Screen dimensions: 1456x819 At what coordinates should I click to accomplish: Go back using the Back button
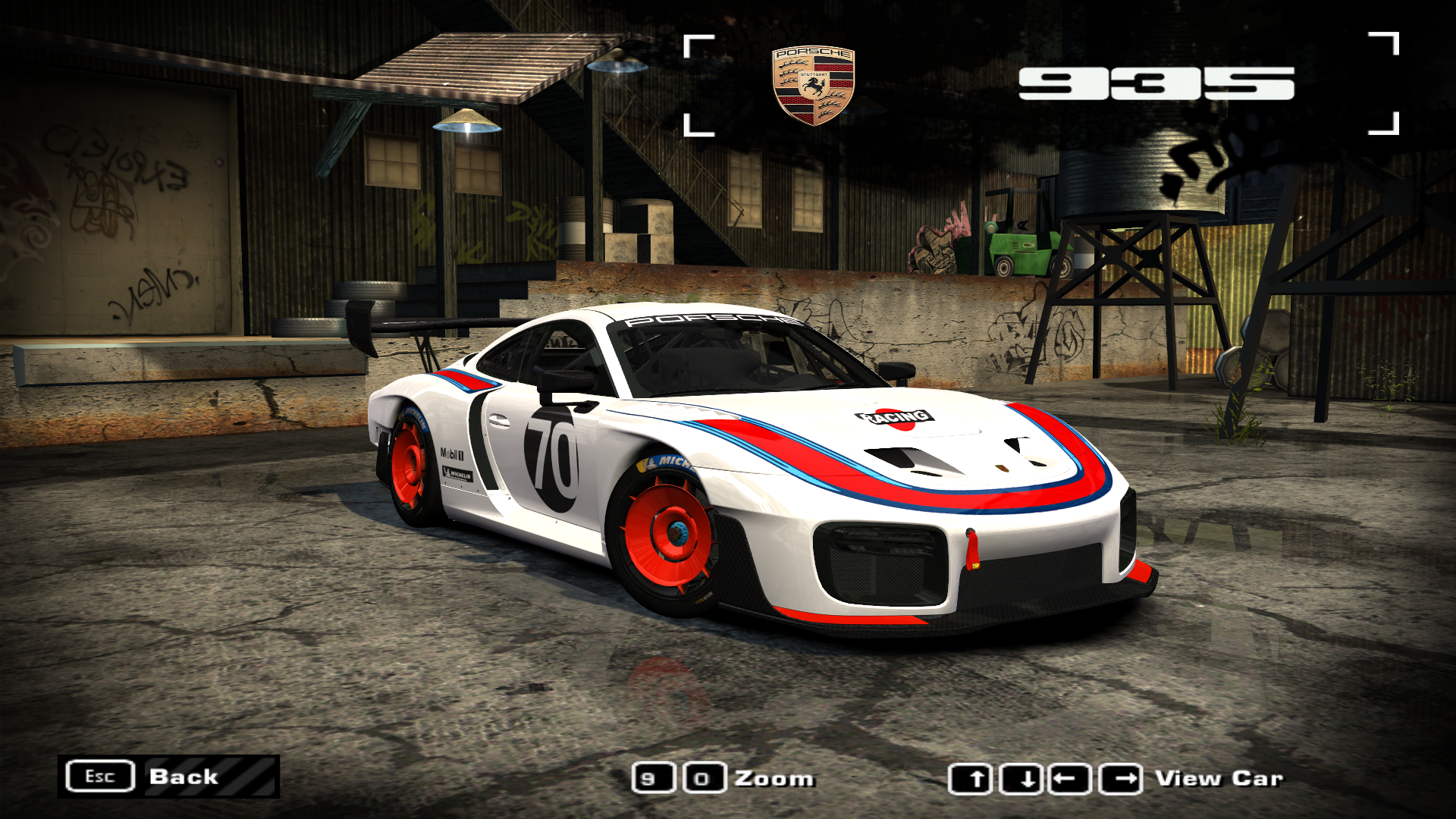tap(168, 777)
